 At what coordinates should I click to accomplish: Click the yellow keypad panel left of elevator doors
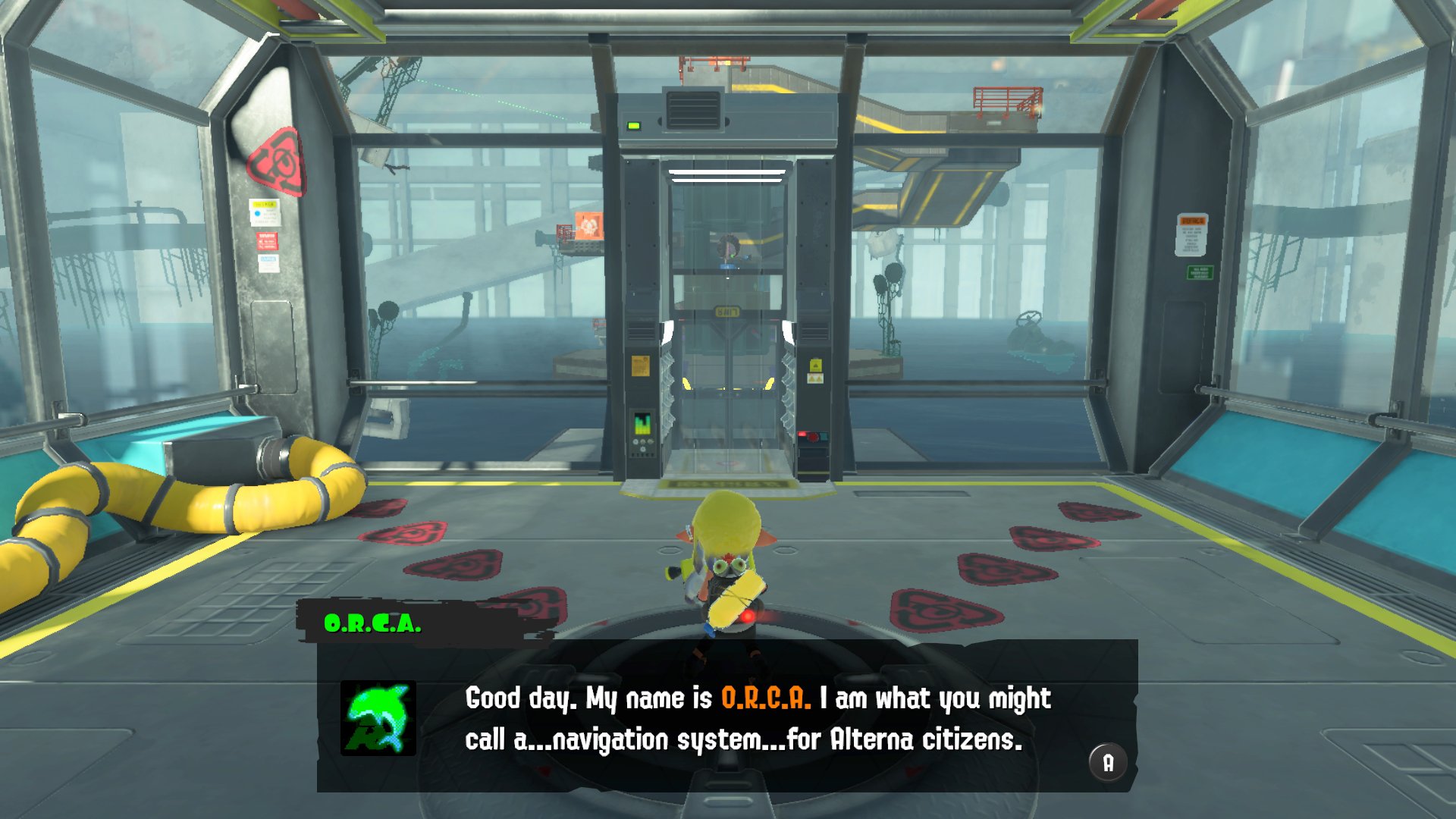(639, 366)
